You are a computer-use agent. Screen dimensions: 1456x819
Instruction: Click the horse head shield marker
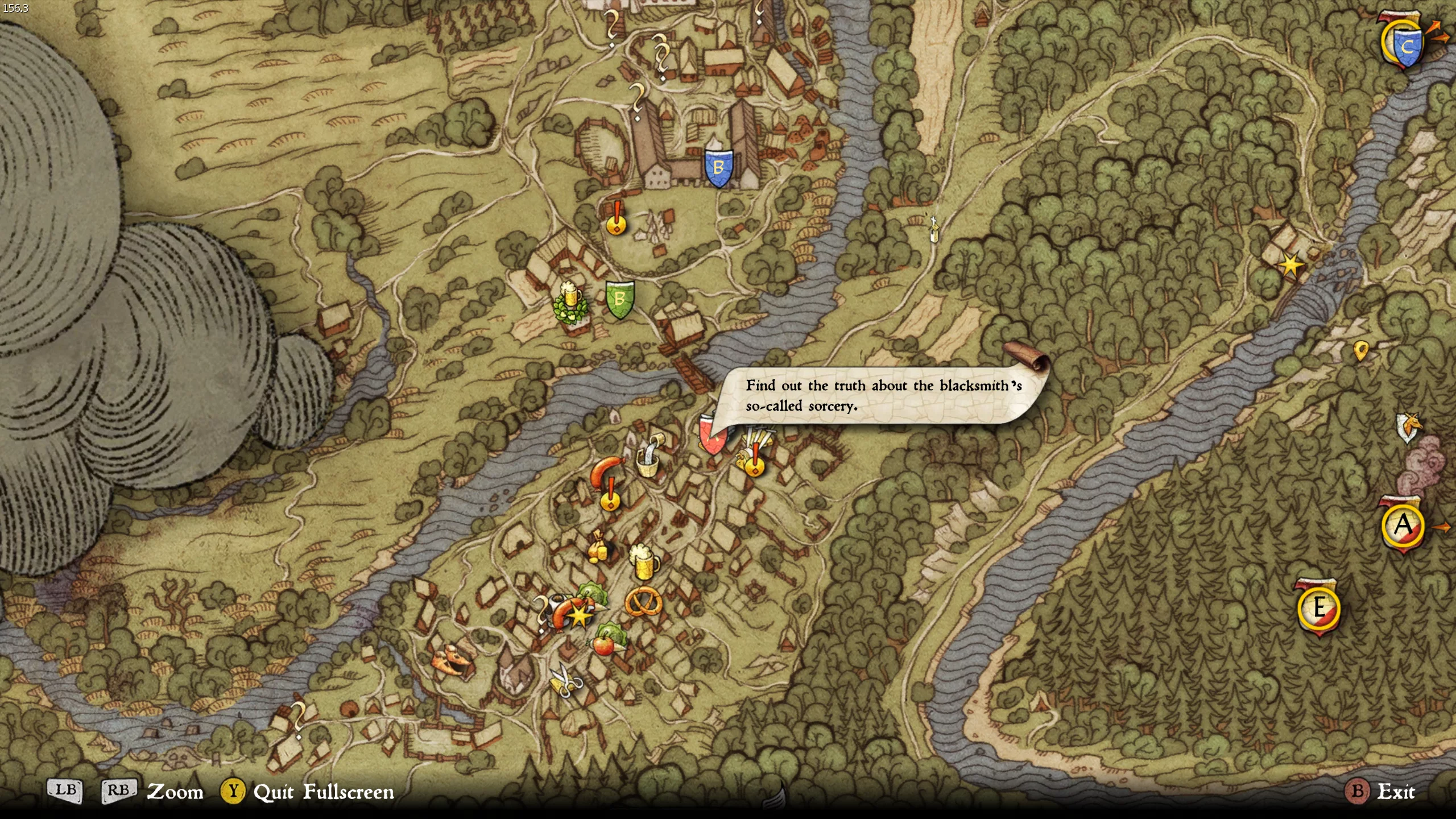click(x=1409, y=427)
